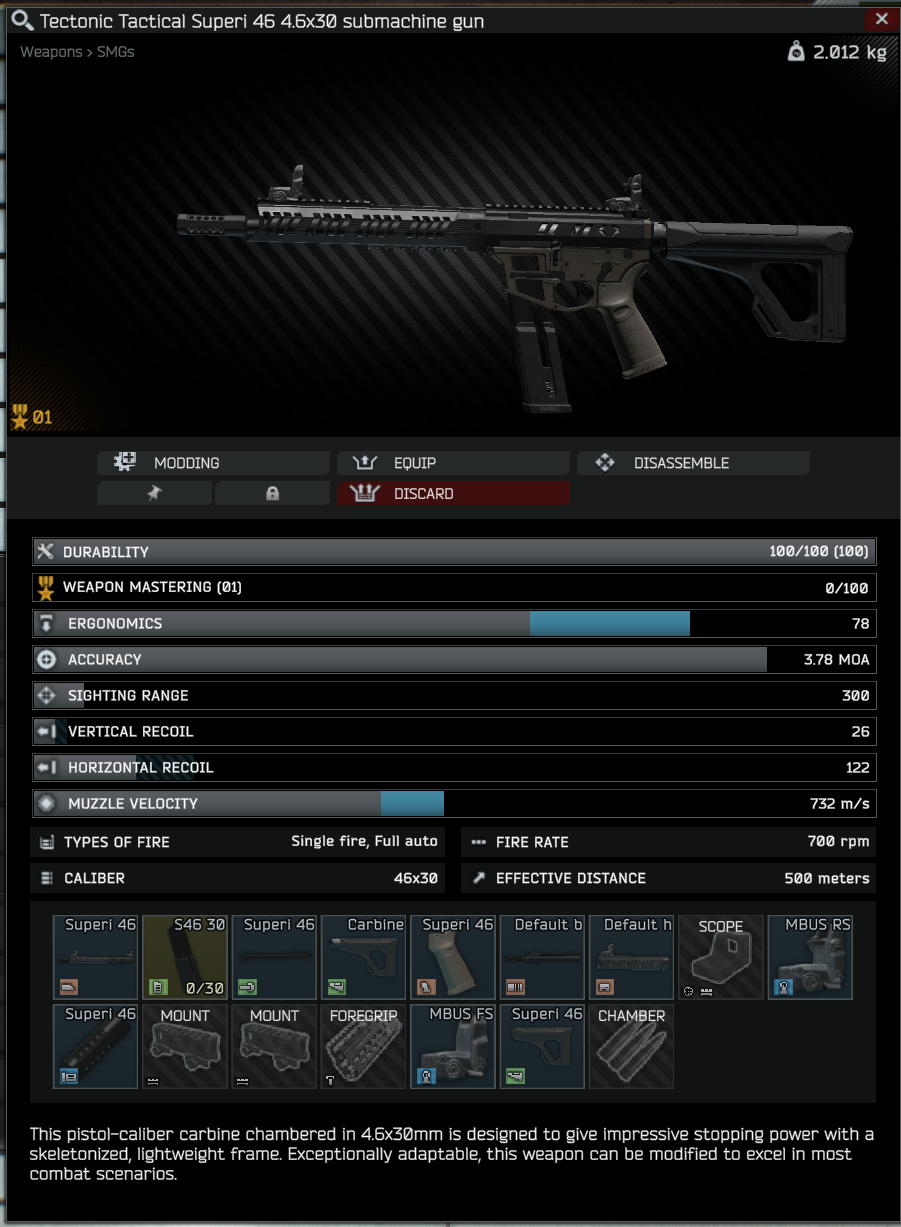Open the empty FOREGRIP slot
Screen dimensions: 901x1227
pos(364,1046)
